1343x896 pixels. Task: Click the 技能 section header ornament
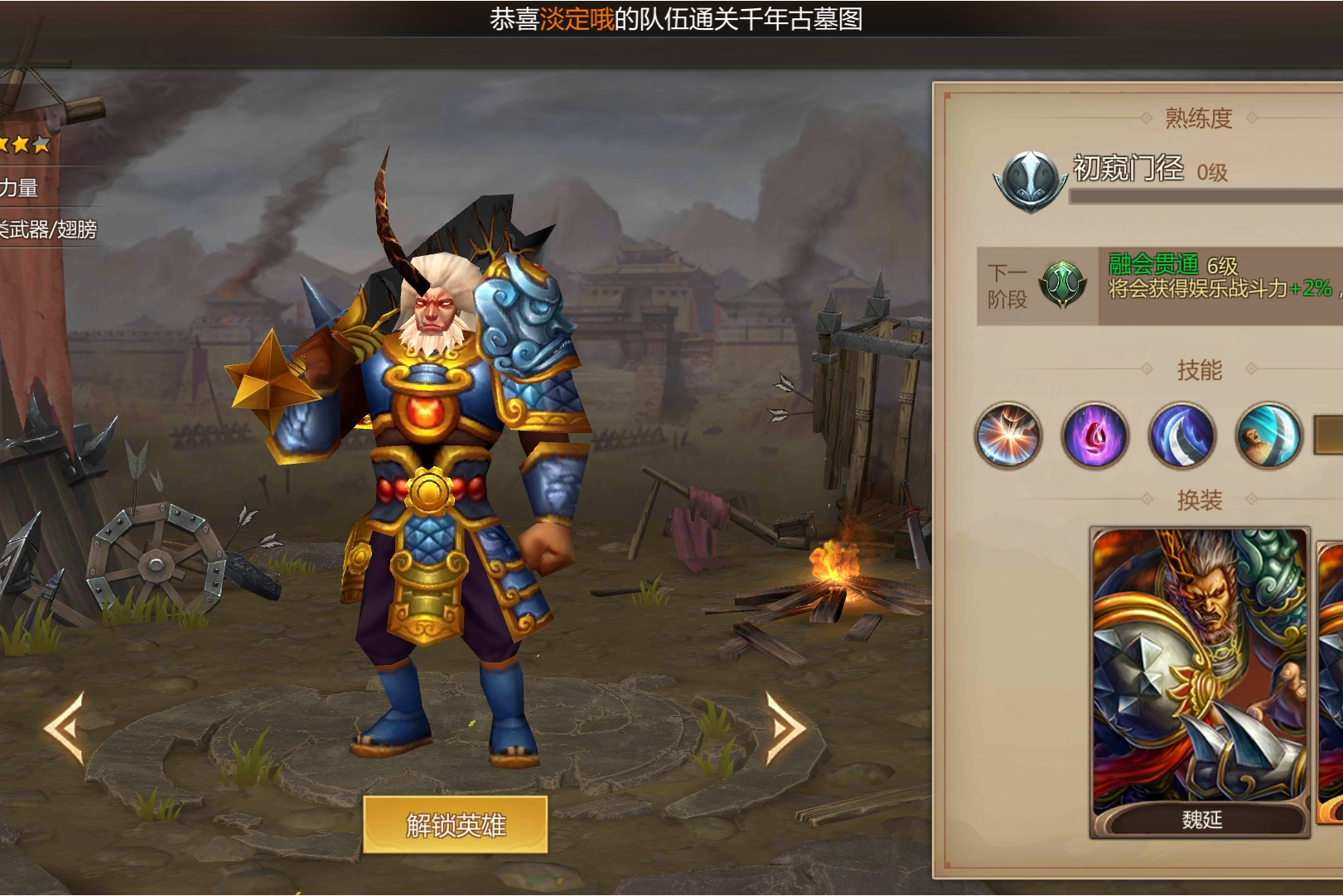1200,371
